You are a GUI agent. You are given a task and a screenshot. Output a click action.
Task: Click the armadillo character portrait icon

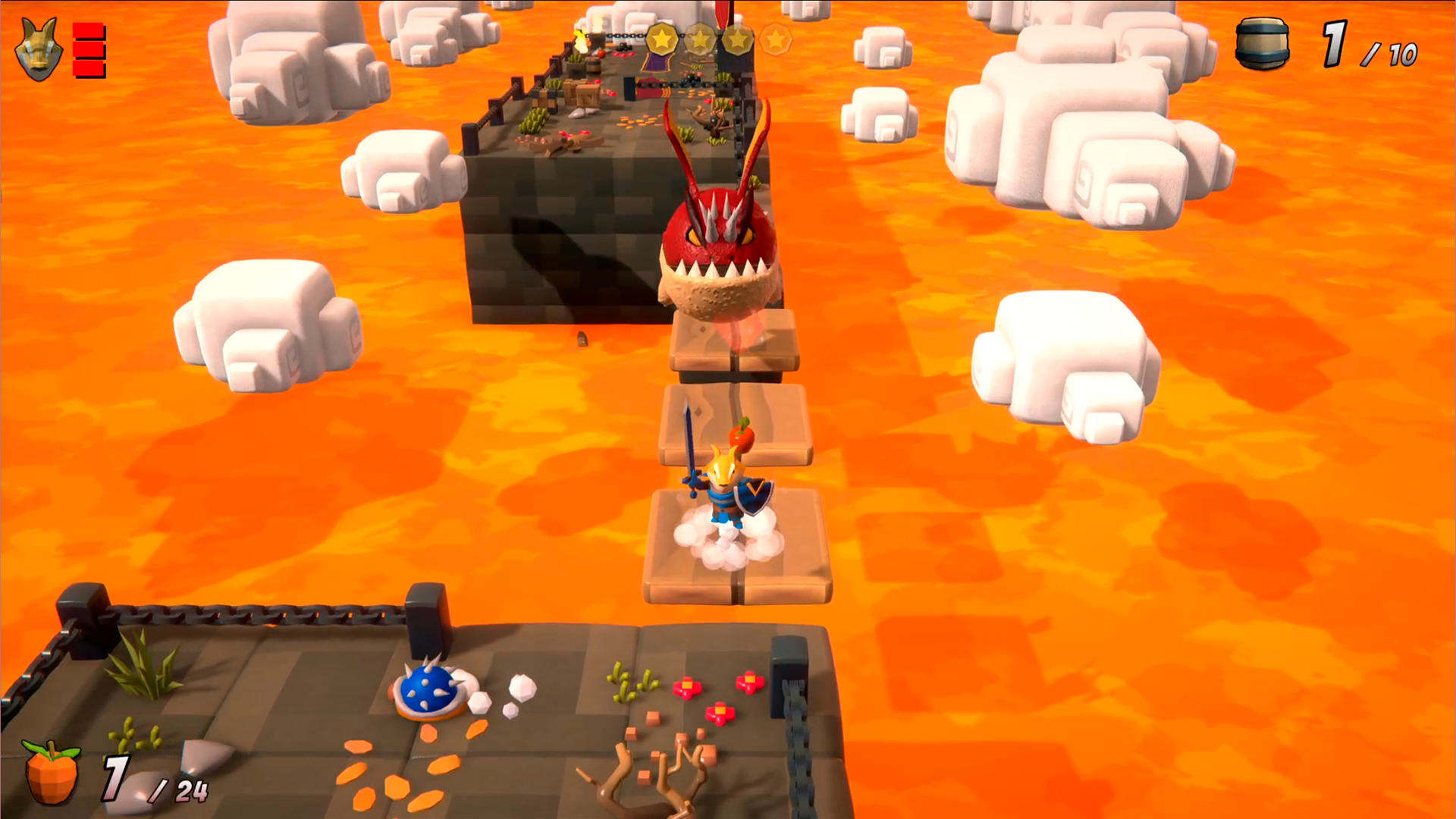[38, 50]
